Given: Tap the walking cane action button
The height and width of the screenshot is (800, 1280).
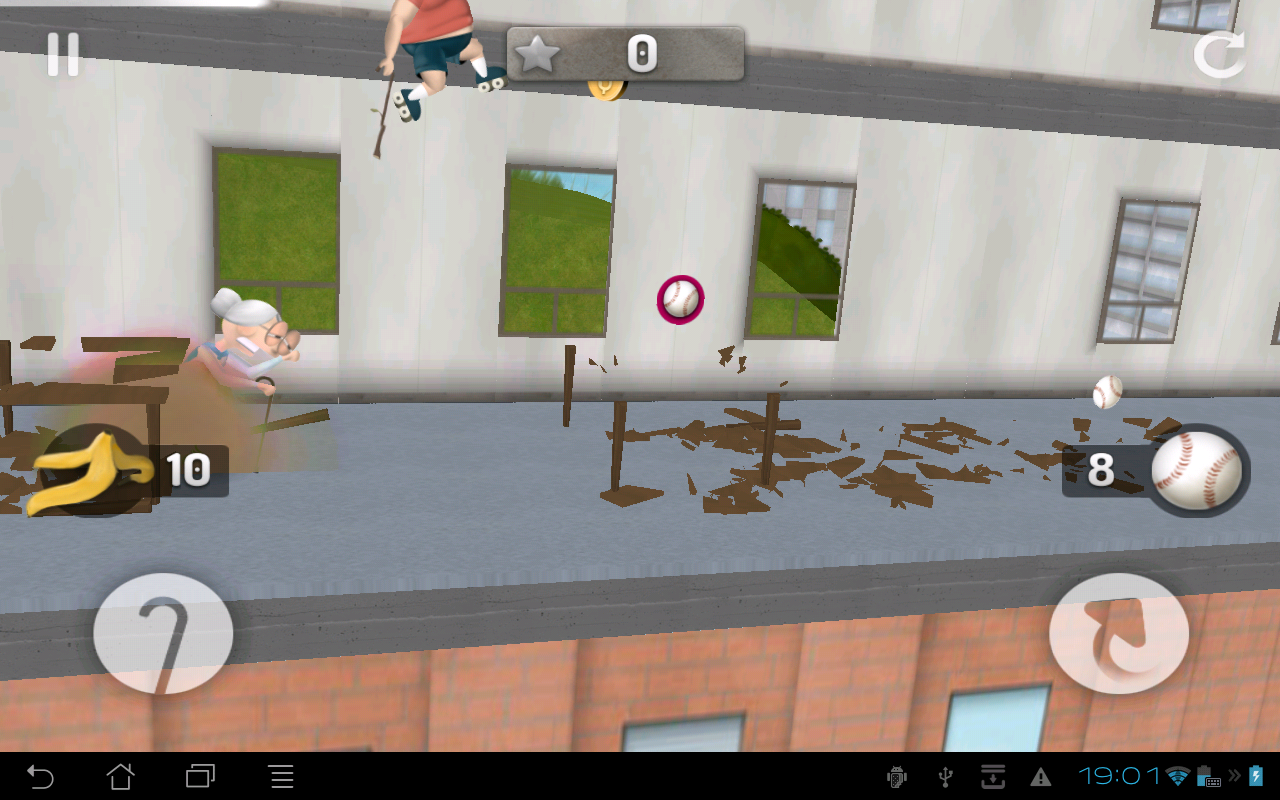Looking at the screenshot, I should click(163, 633).
